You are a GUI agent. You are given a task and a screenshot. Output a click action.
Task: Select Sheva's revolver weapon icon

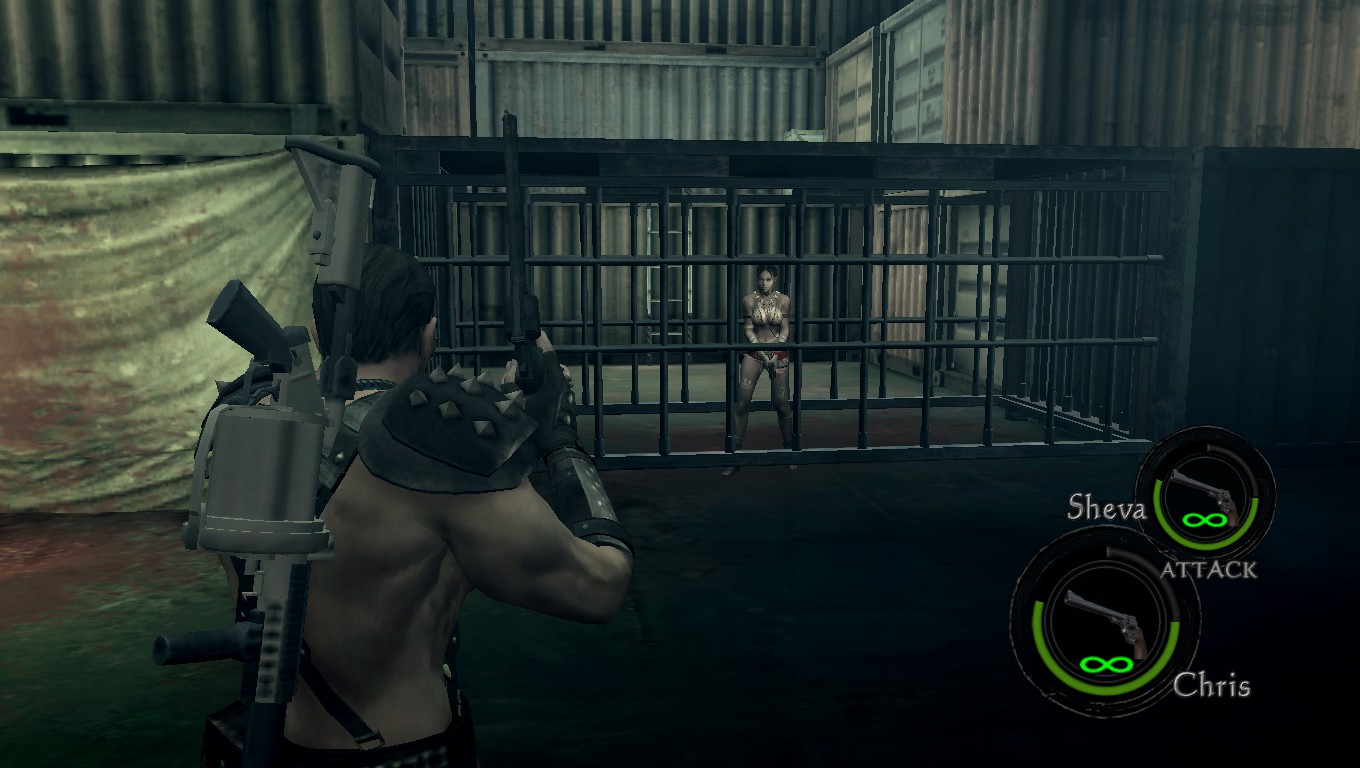(1206, 492)
